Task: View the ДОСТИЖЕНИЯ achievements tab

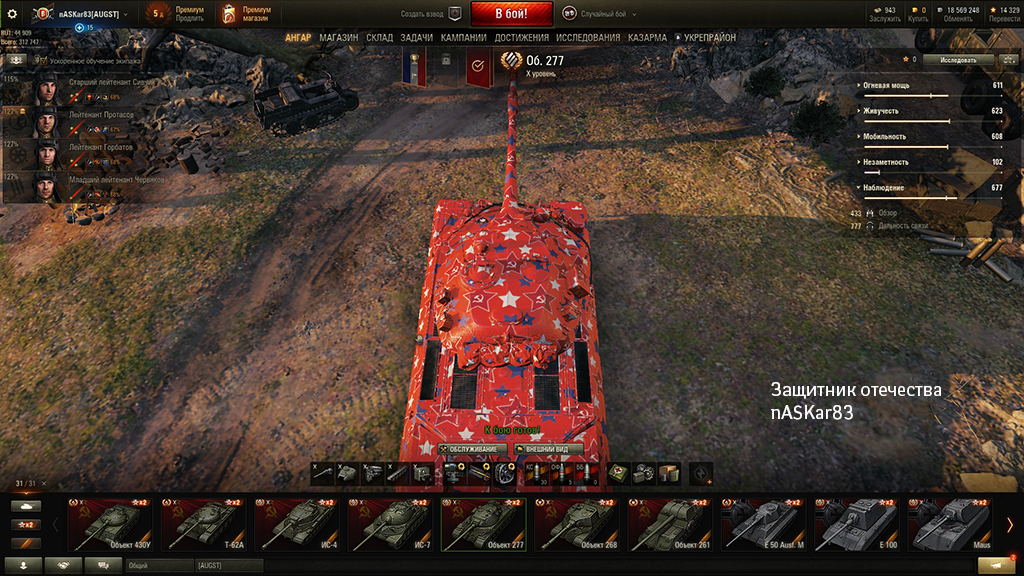Action: (521, 38)
